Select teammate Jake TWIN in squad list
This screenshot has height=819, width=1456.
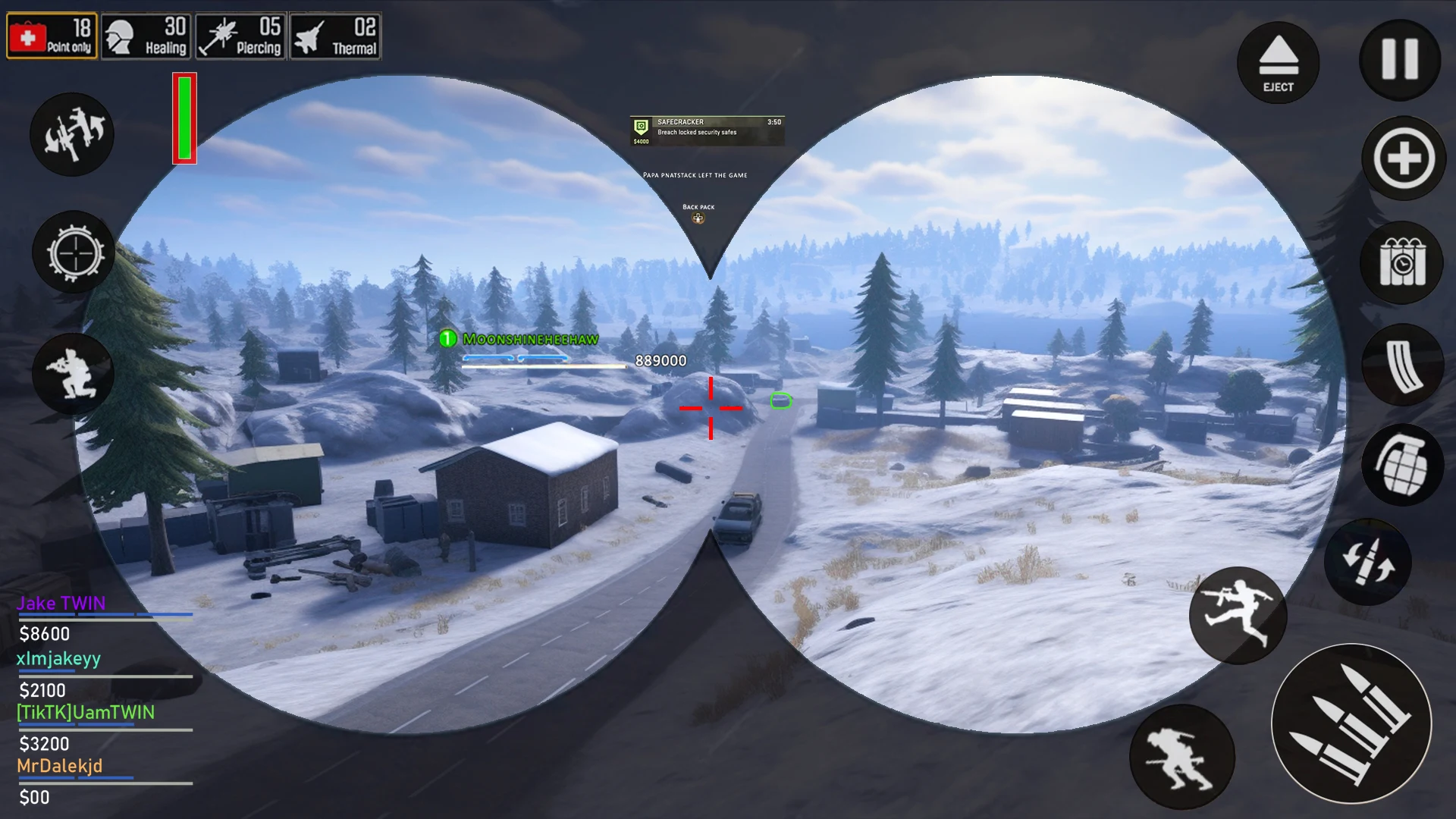pyautogui.click(x=61, y=604)
